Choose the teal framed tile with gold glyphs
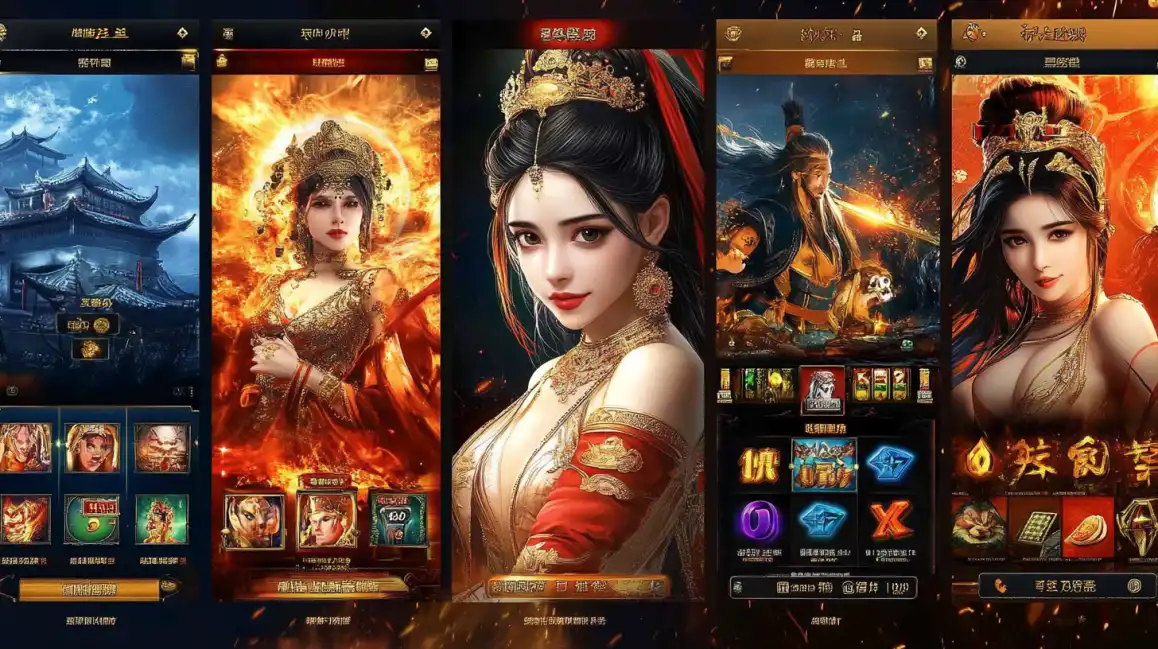Image resolution: width=1158 pixels, height=649 pixels. click(824, 465)
